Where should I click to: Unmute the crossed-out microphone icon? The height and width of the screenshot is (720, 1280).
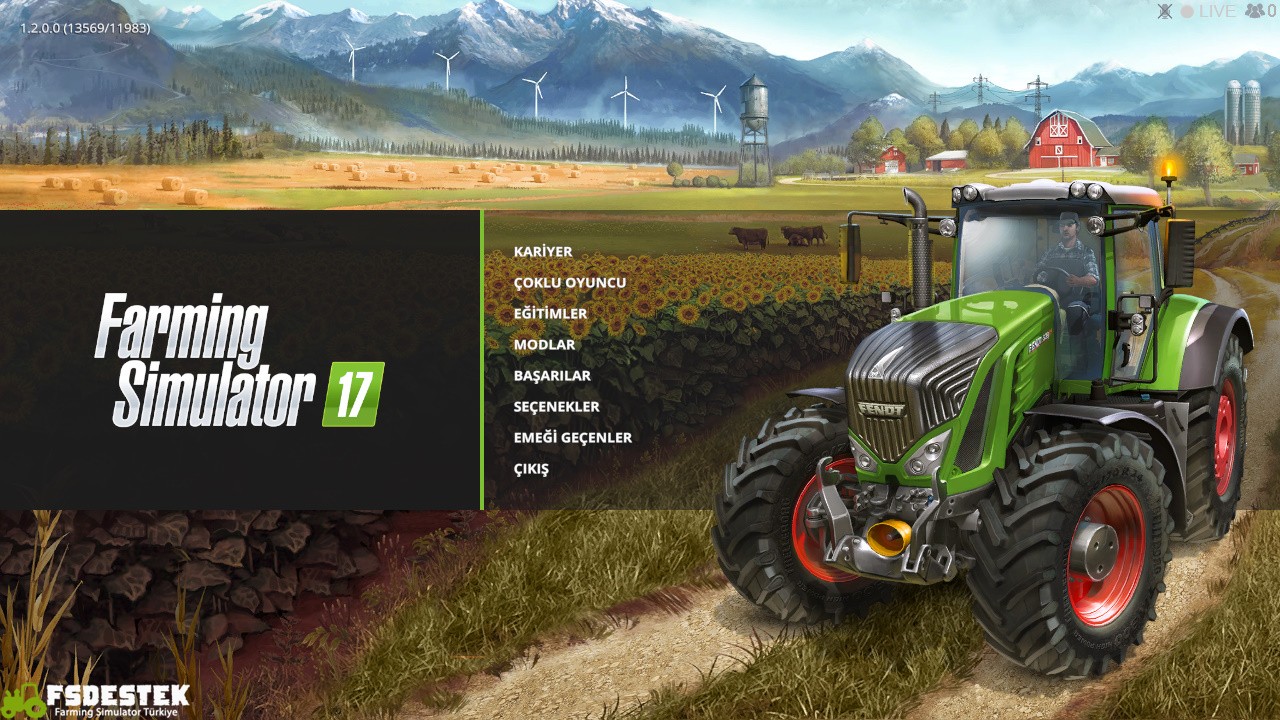[1165, 11]
